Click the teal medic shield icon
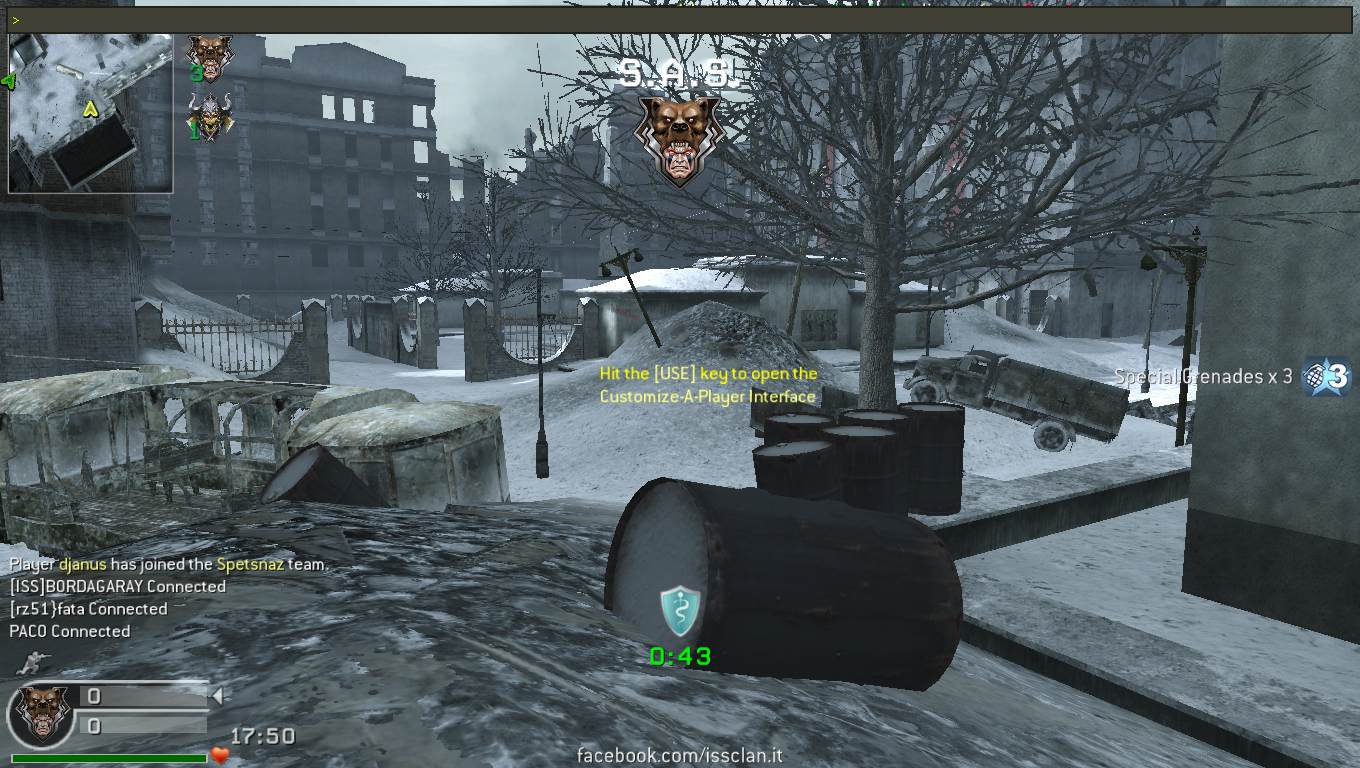This screenshot has width=1360, height=768. tap(680, 611)
